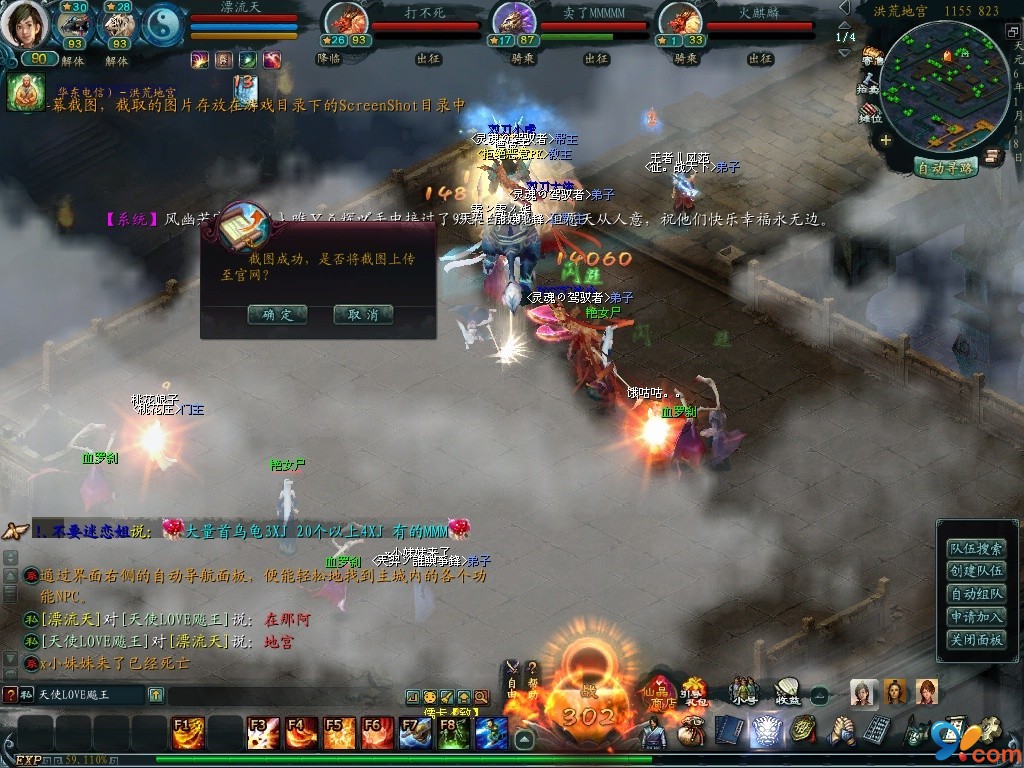Toggle 自动组队 auto team-up
Viewport: 1024px width, 768px height.
976,594
